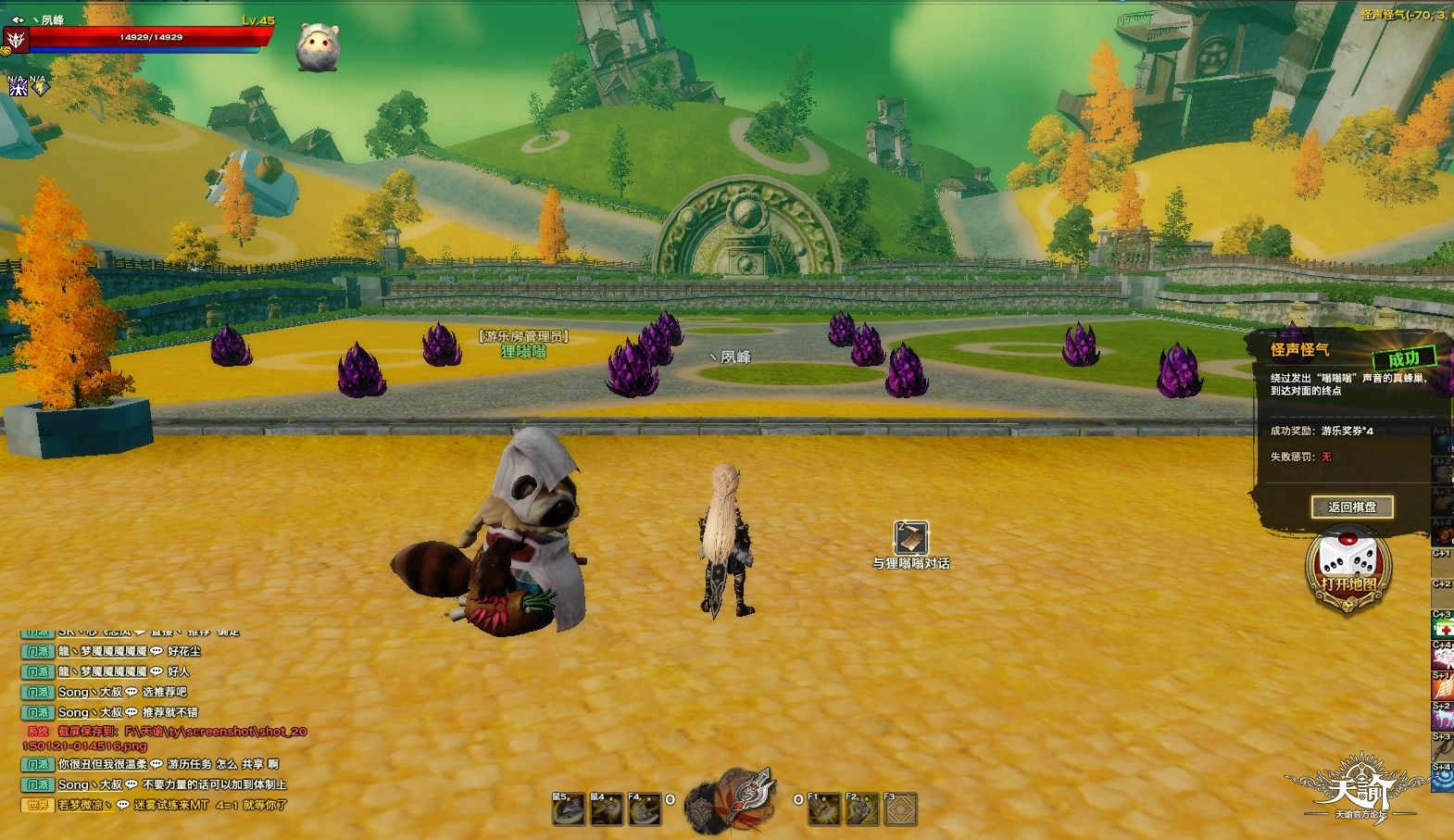The image size is (1454, 840).
Task: Click the lightning bolt buff icon
Action: 39,88
